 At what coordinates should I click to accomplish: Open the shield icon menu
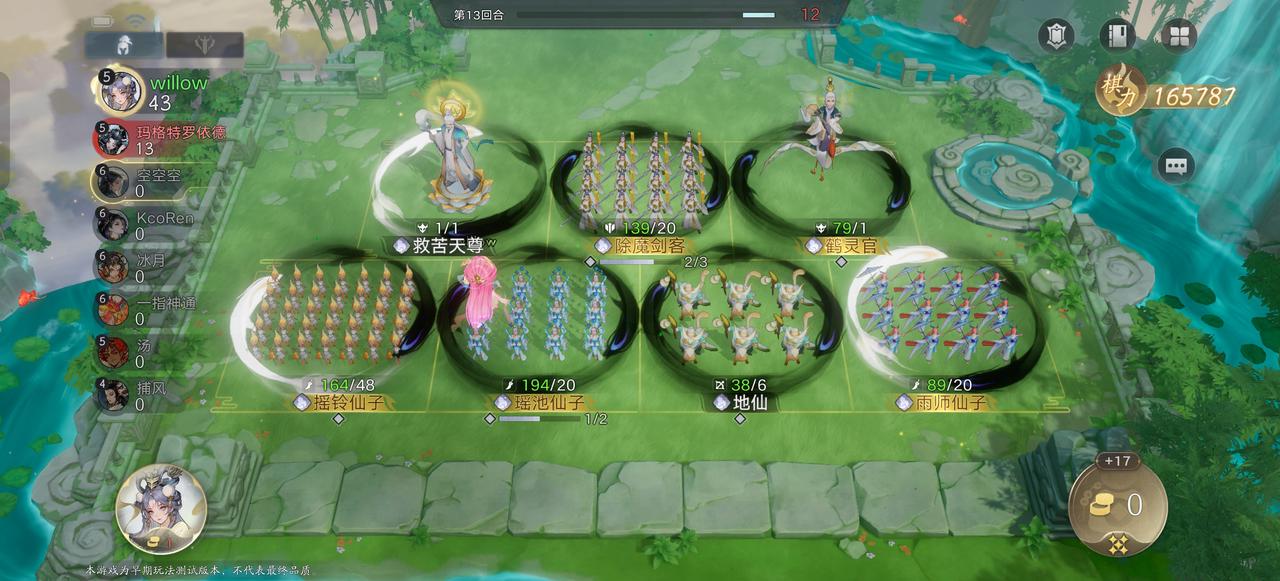1056,36
